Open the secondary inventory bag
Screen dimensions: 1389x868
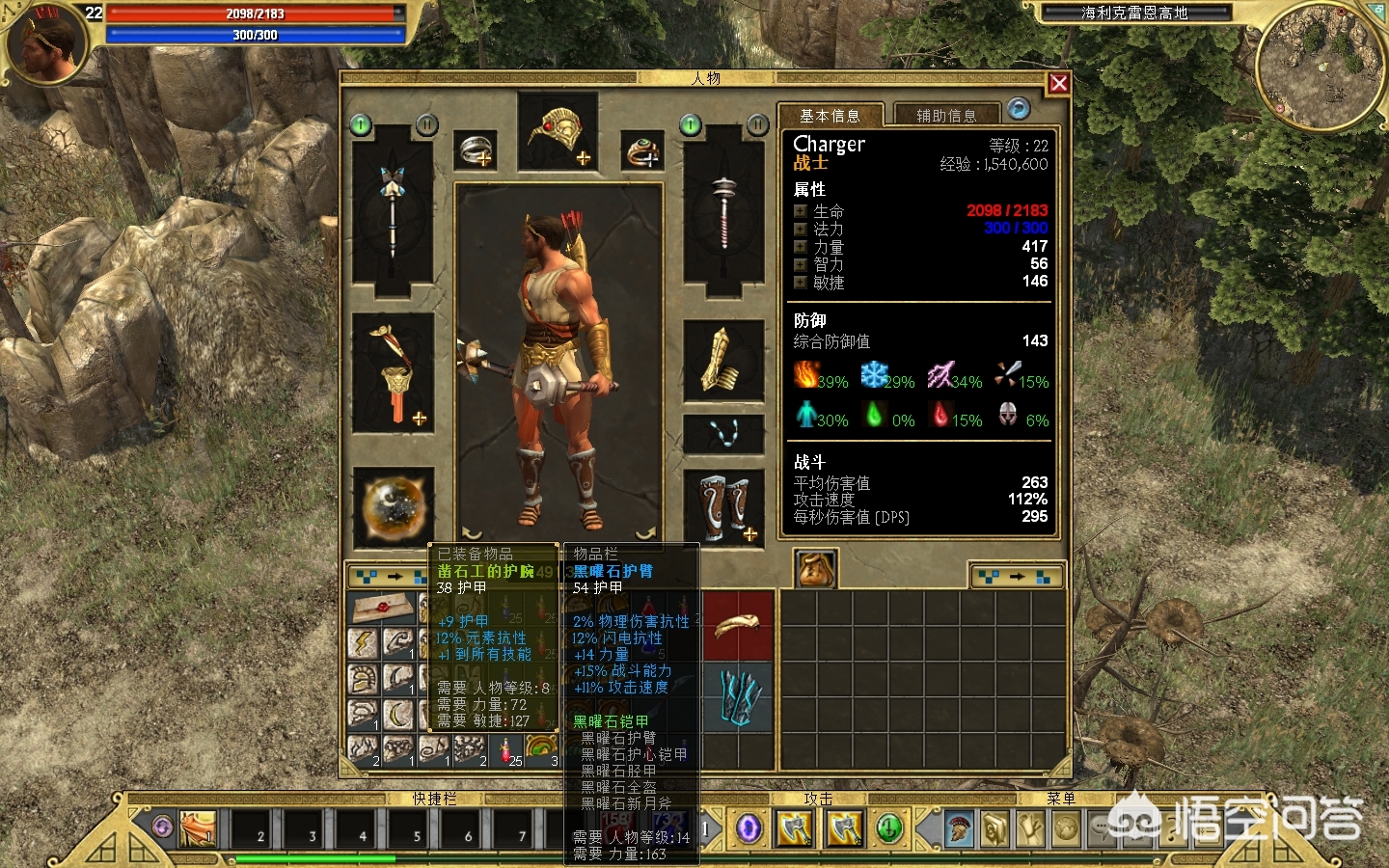tap(815, 568)
